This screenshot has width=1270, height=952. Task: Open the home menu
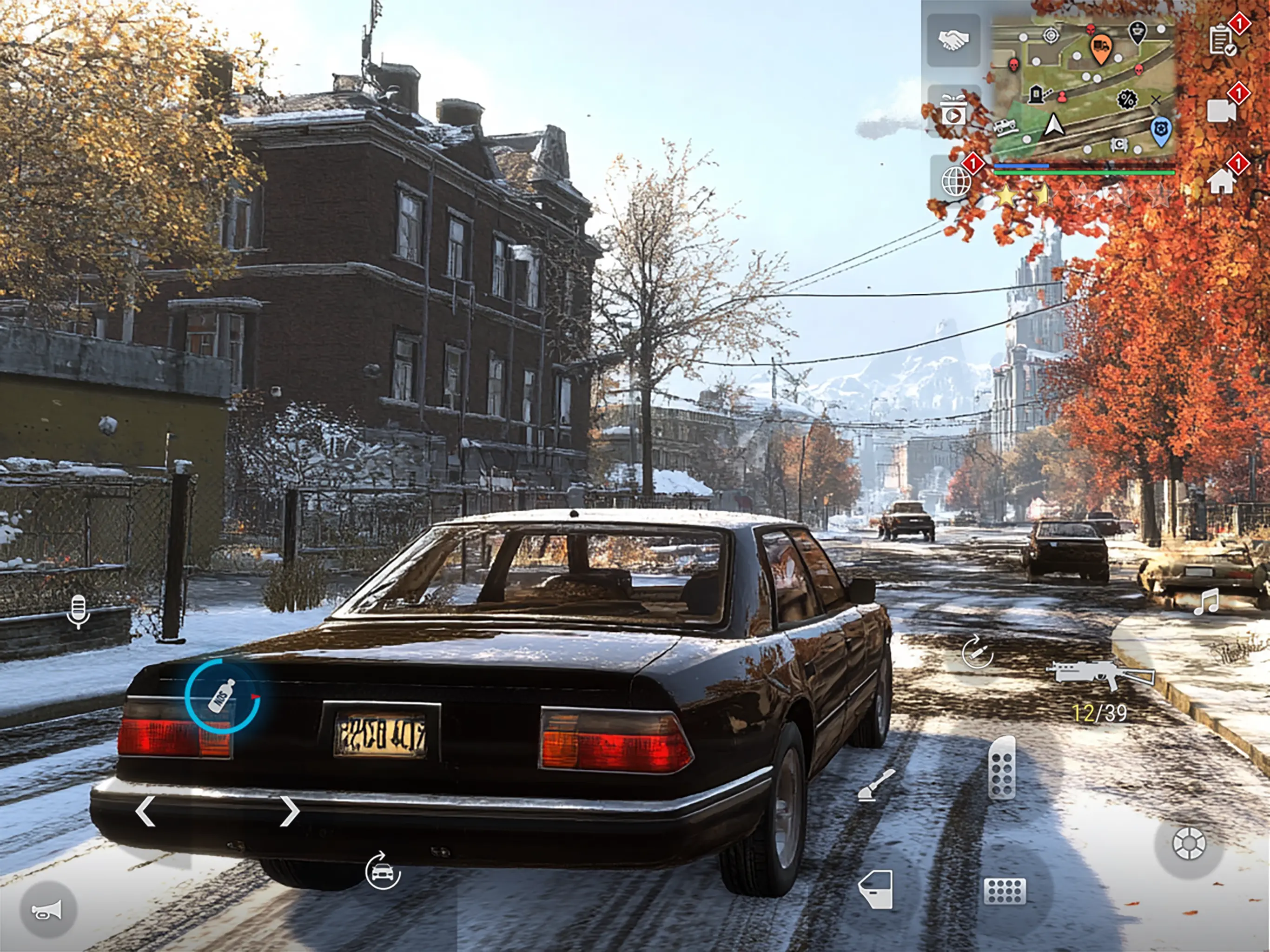[x=1222, y=181]
